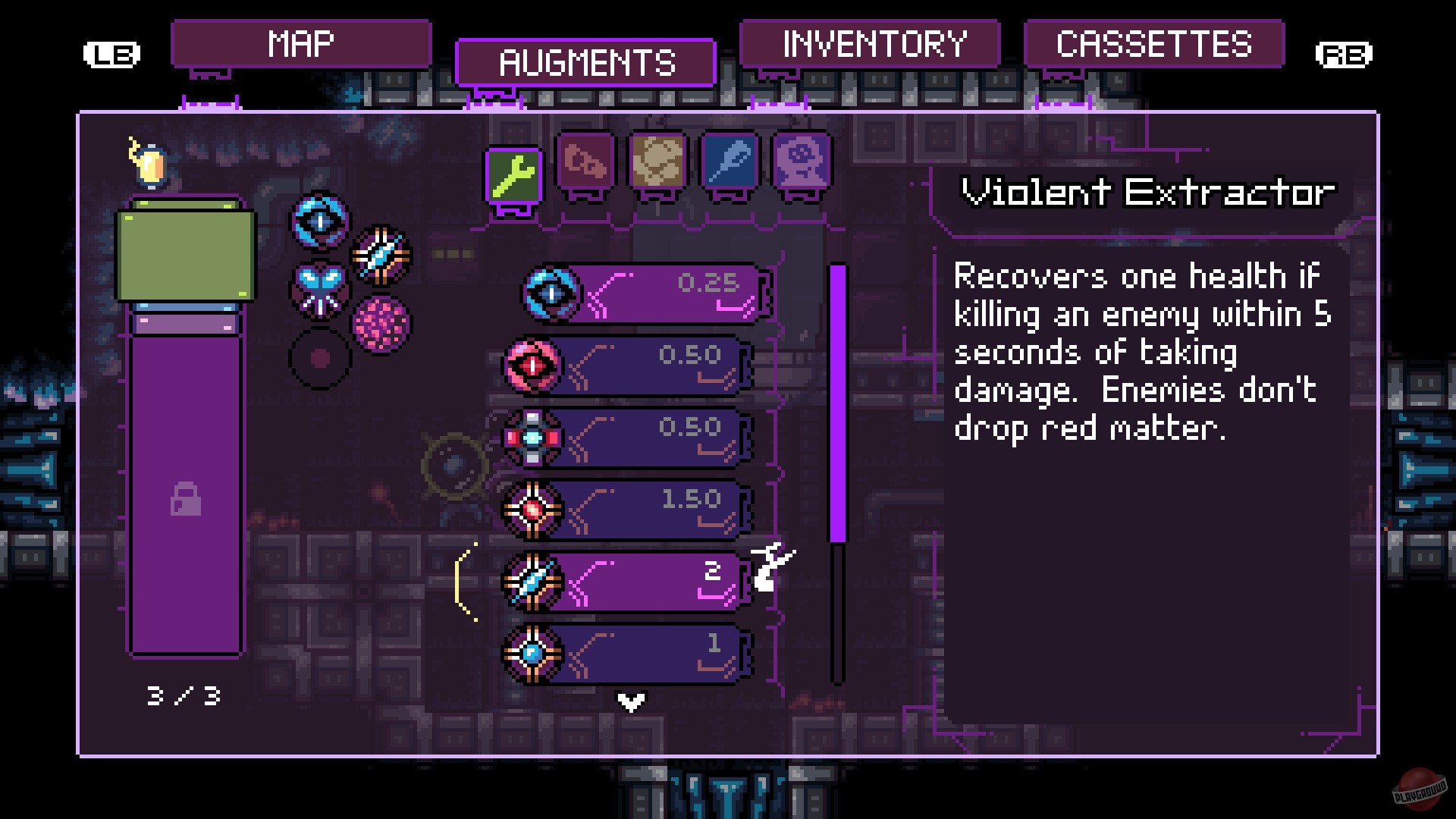Open the dark red flesh augment category
The width and height of the screenshot is (1456, 819).
[x=586, y=165]
